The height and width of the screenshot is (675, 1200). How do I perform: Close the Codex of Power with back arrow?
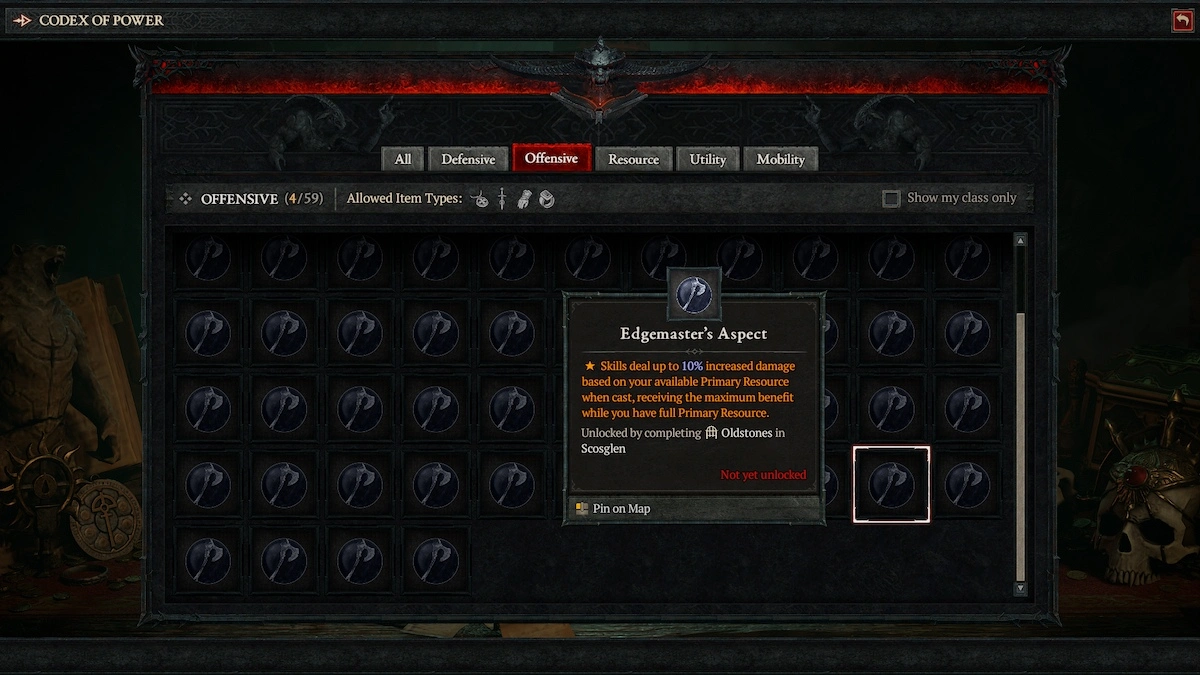pos(1182,20)
